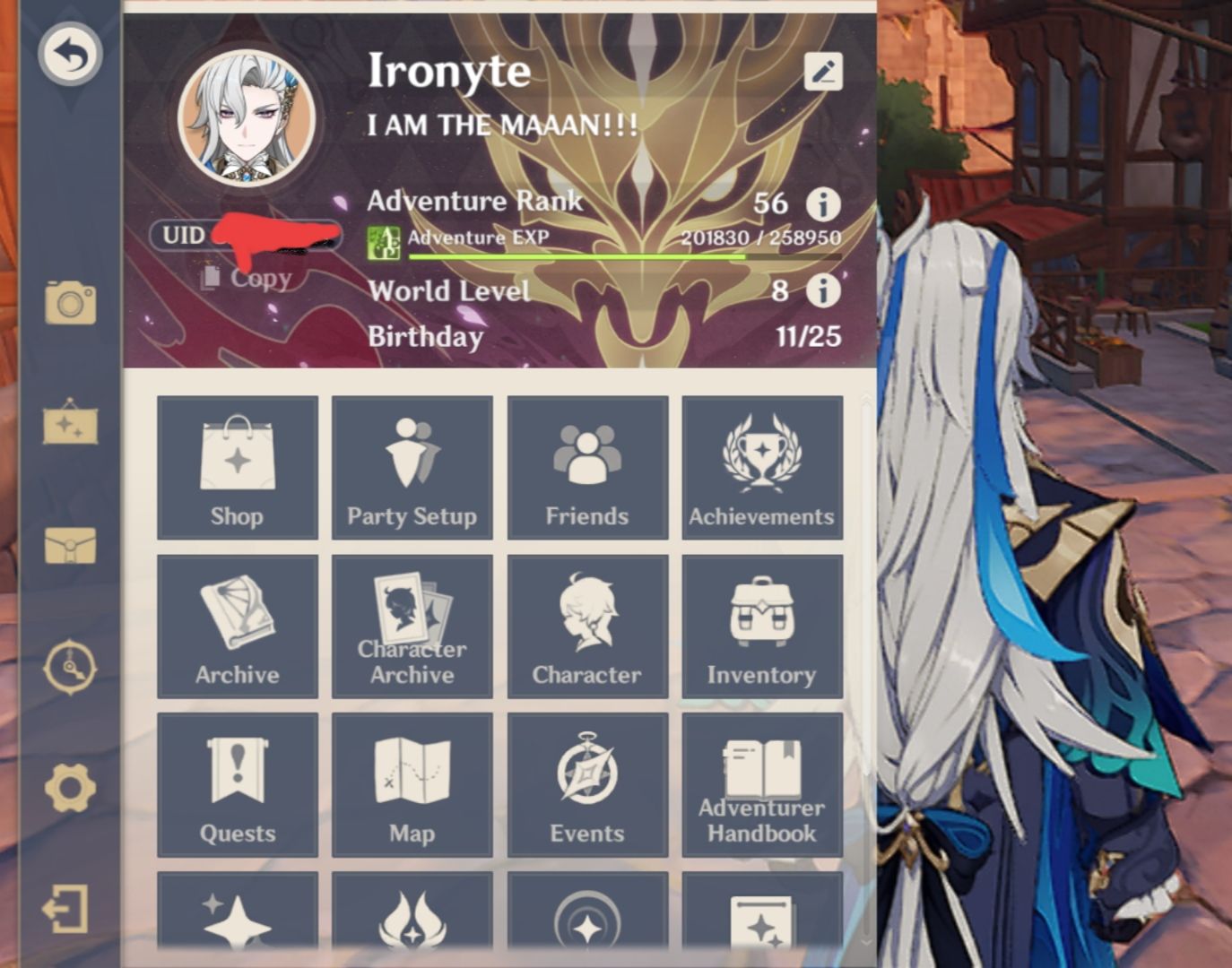Open the Archive
The image size is (1232, 968).
(x=237, y=626)
